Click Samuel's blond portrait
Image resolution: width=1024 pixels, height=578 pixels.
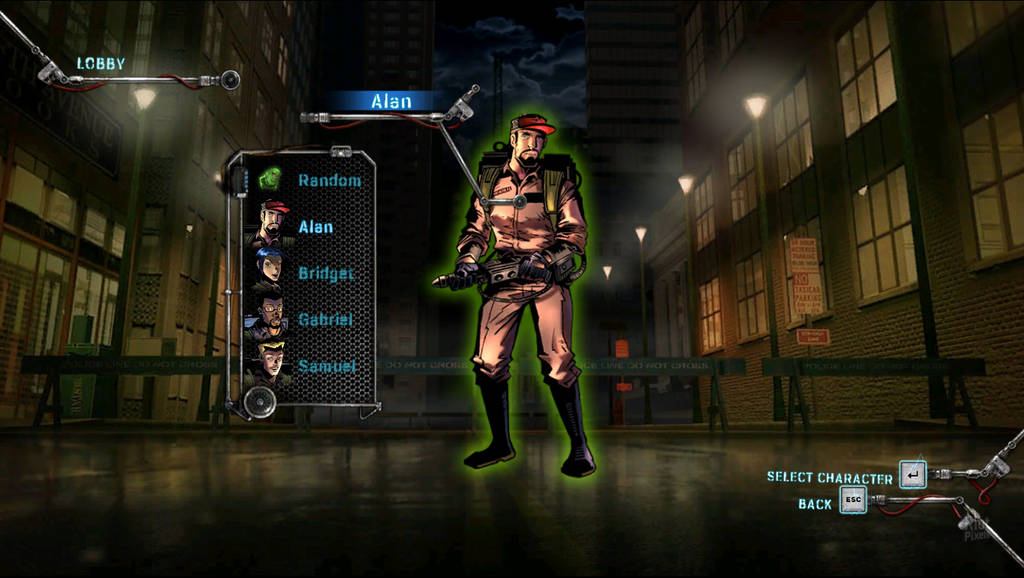click(271, 362)
